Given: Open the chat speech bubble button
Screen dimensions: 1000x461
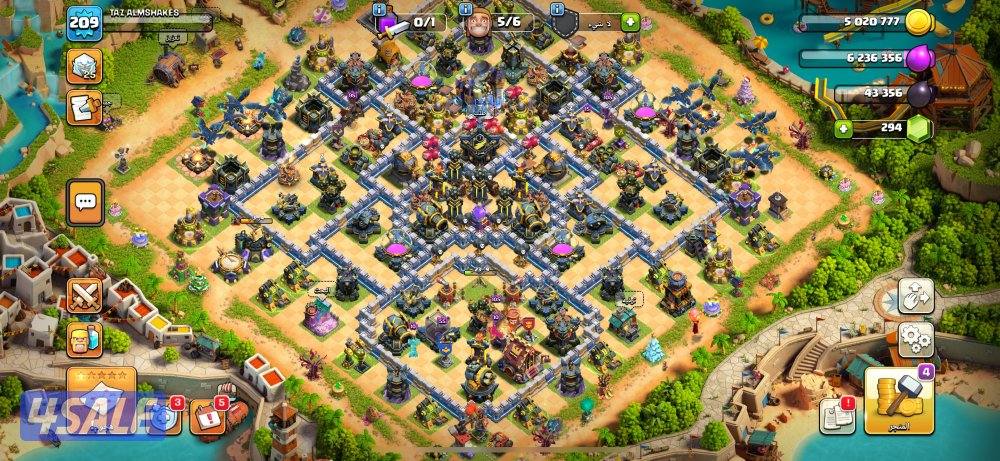Looking at the screenshot, I should (x=85, y=203).
